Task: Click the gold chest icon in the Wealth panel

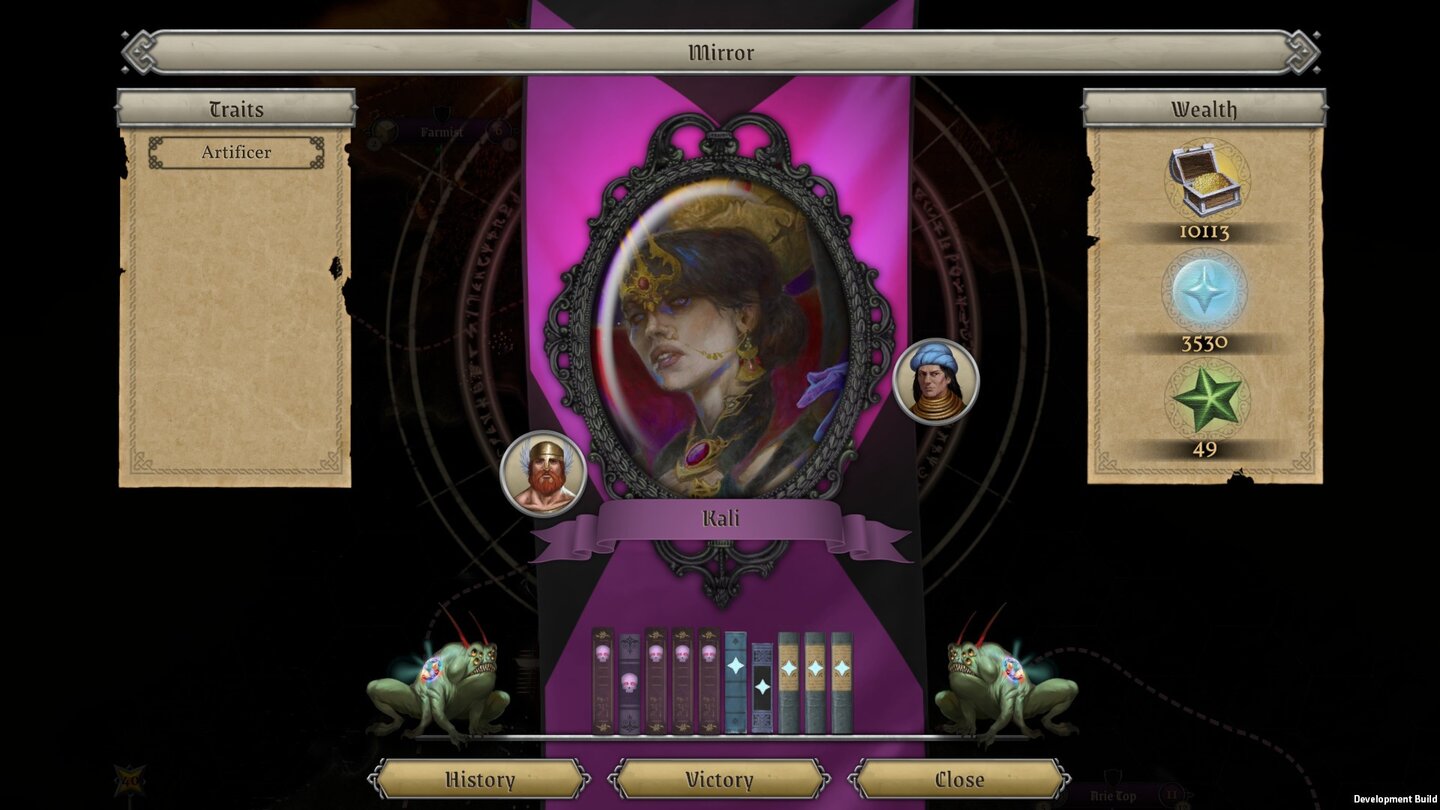Action: [1204, 180]
